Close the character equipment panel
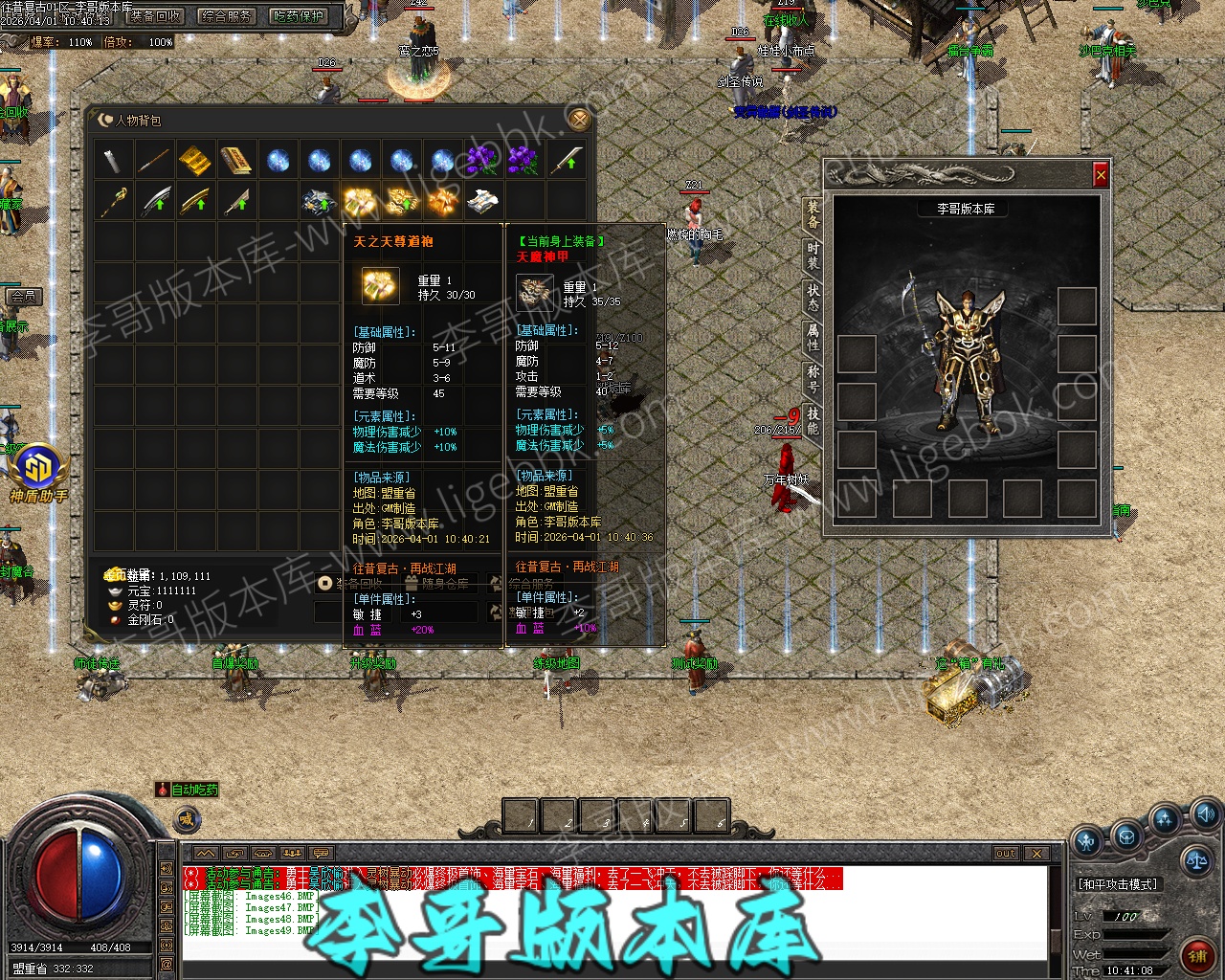Image resolution: width=1225 pixels, height=980 pixels. coord(1101,175)
